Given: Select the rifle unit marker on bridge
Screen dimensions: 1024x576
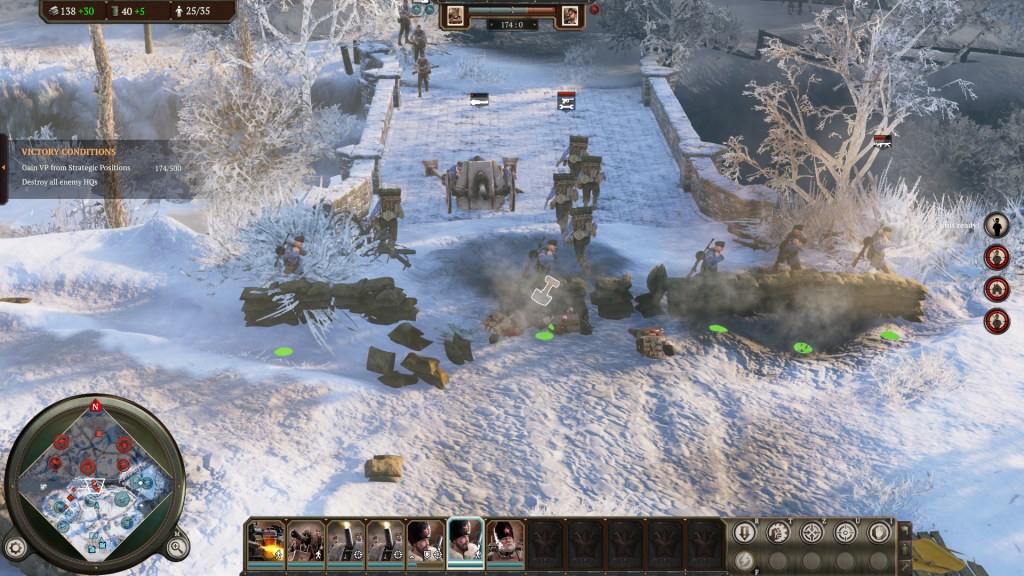Looking at the screenshot, I should pos(479,99).
